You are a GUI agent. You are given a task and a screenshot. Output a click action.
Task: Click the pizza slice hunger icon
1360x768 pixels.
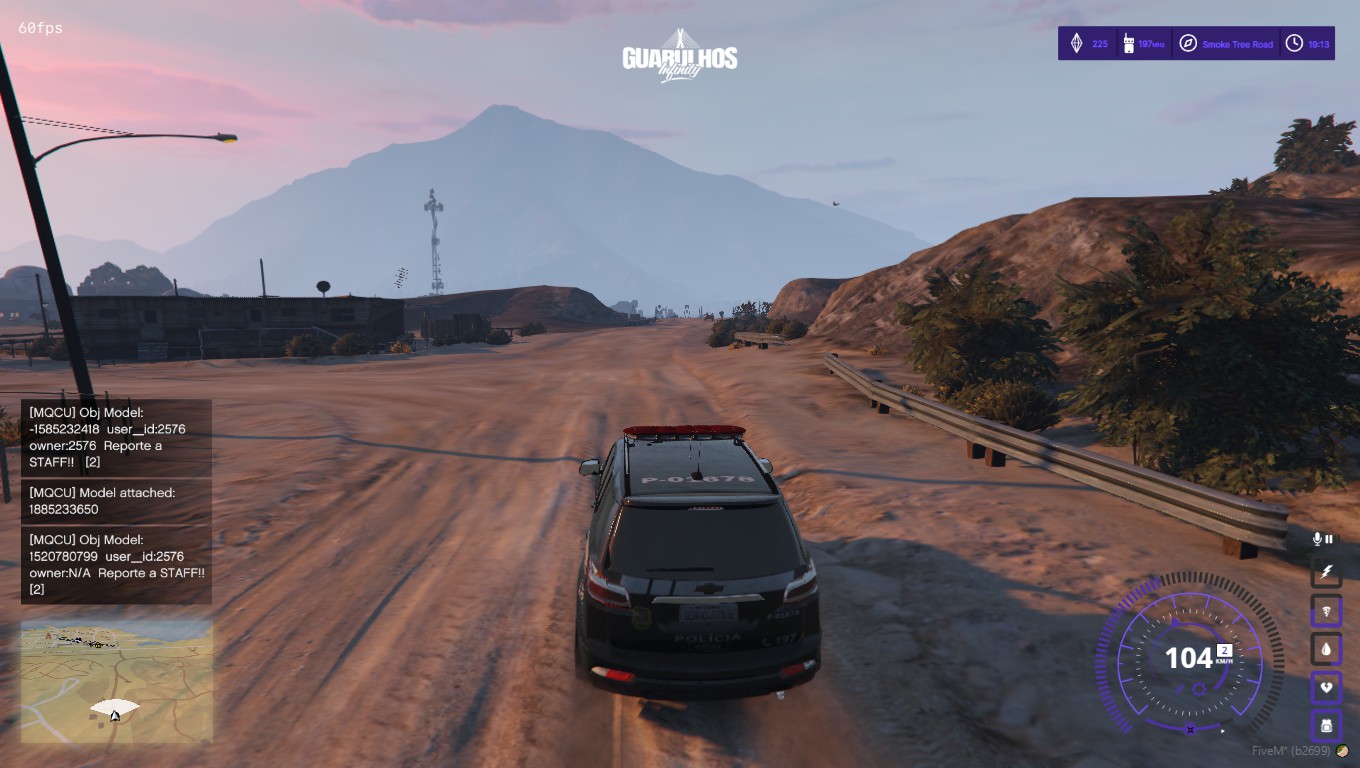coord(1326,610)
